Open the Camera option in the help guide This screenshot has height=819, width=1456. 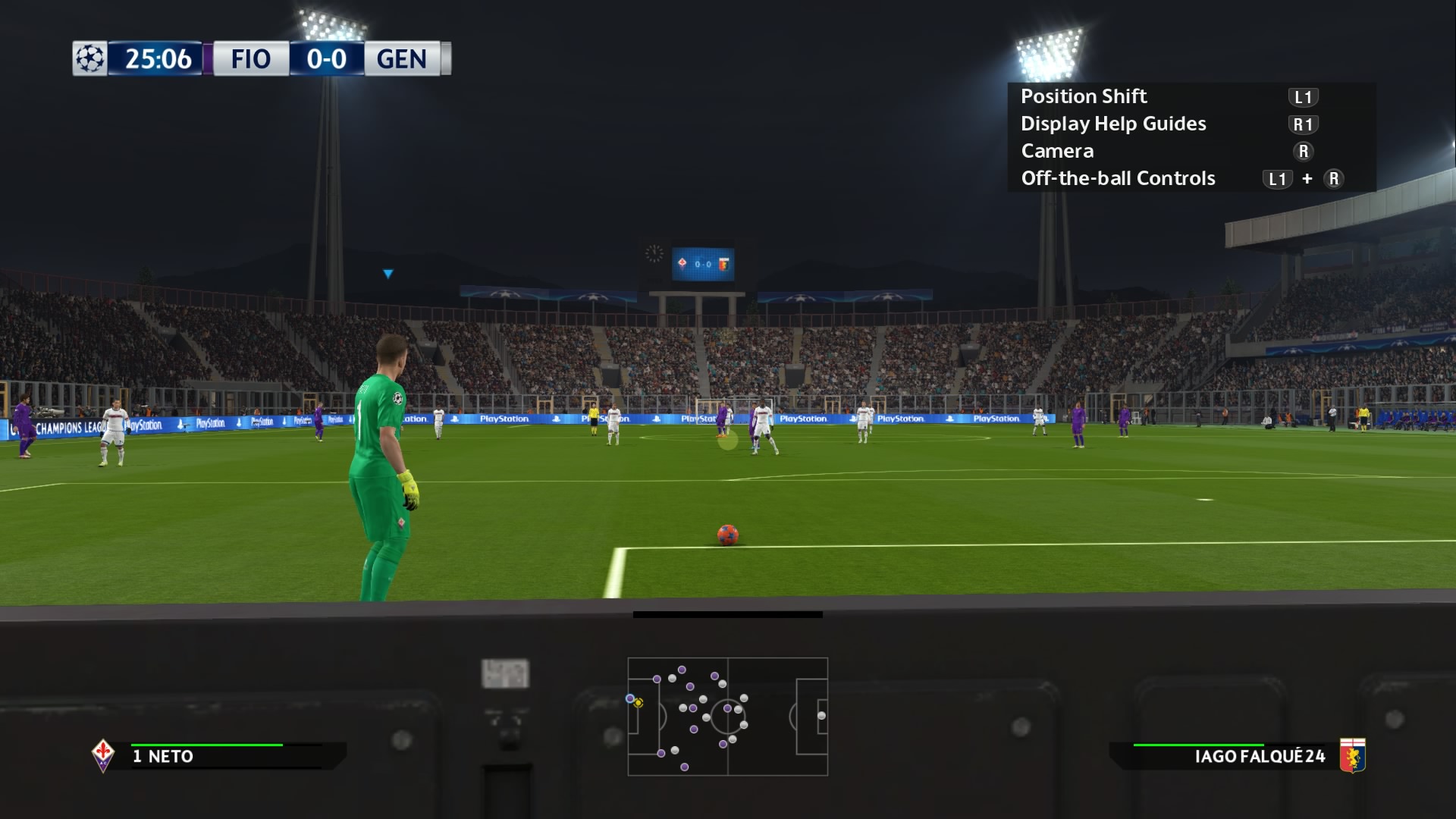pos(1057,151)
